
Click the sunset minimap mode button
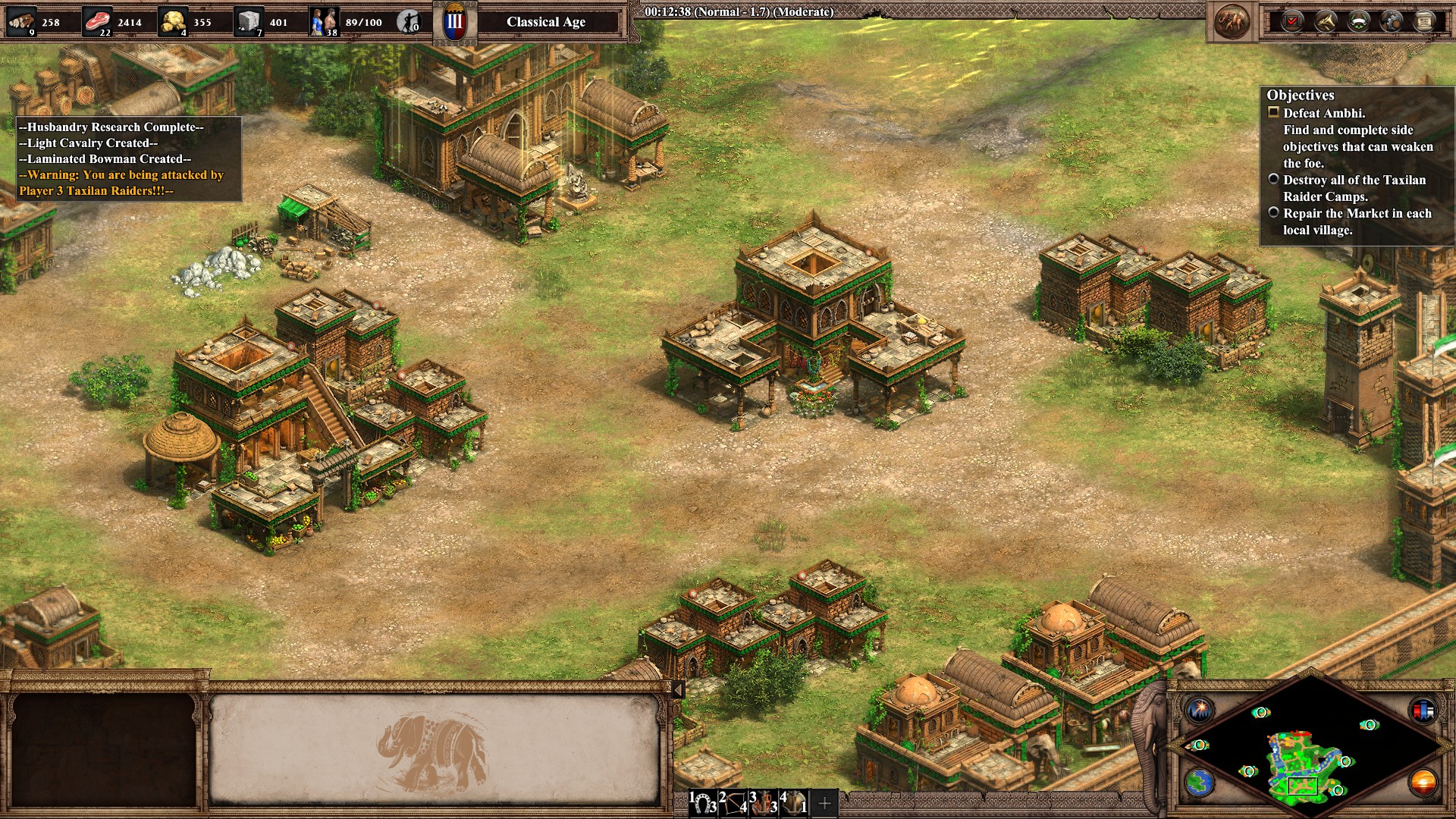coord(1423,782)
